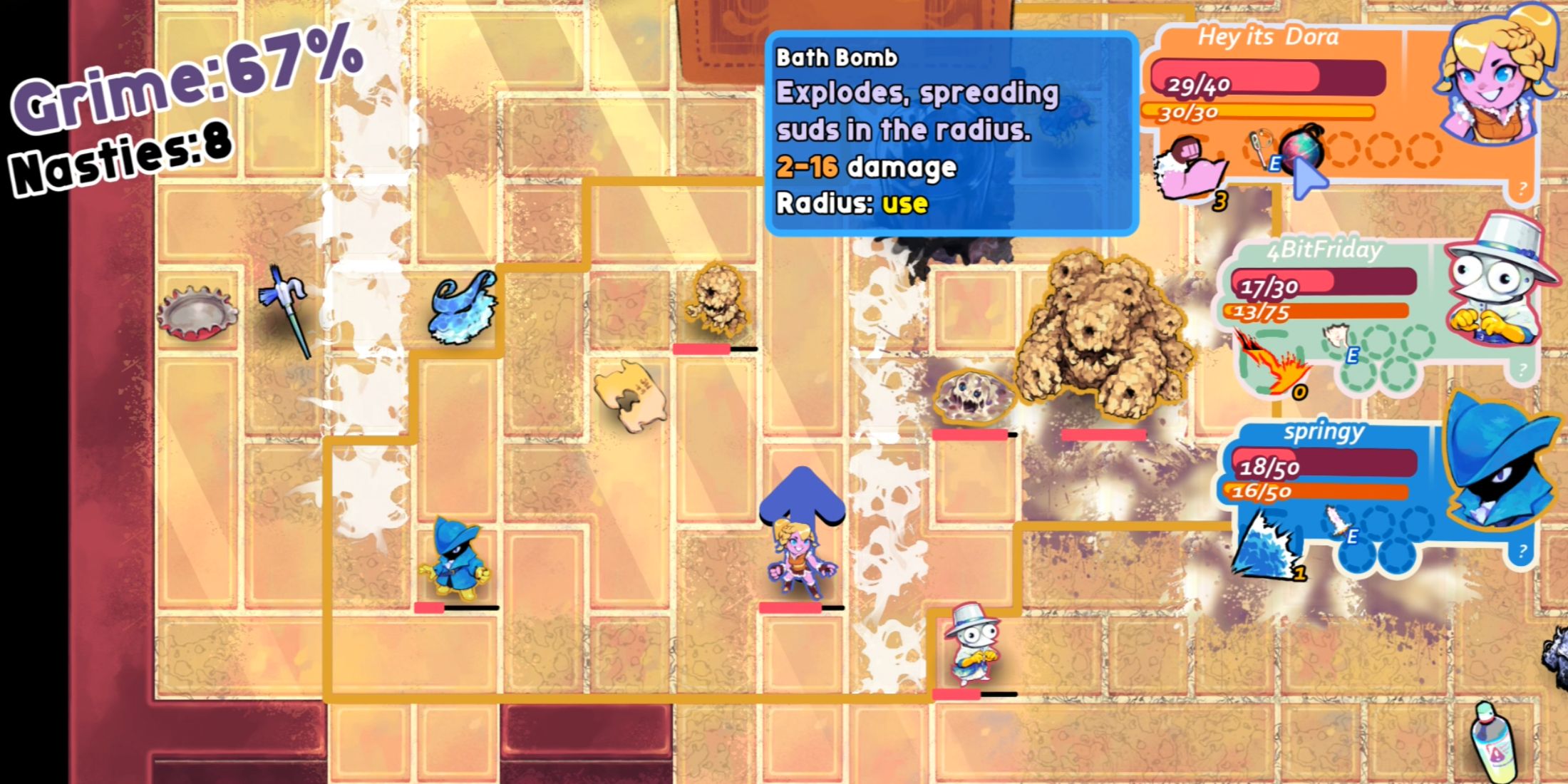Screen dimensions: 1568x784
Task: Open help on springy's panel
Action: [x=1522, y=551]
